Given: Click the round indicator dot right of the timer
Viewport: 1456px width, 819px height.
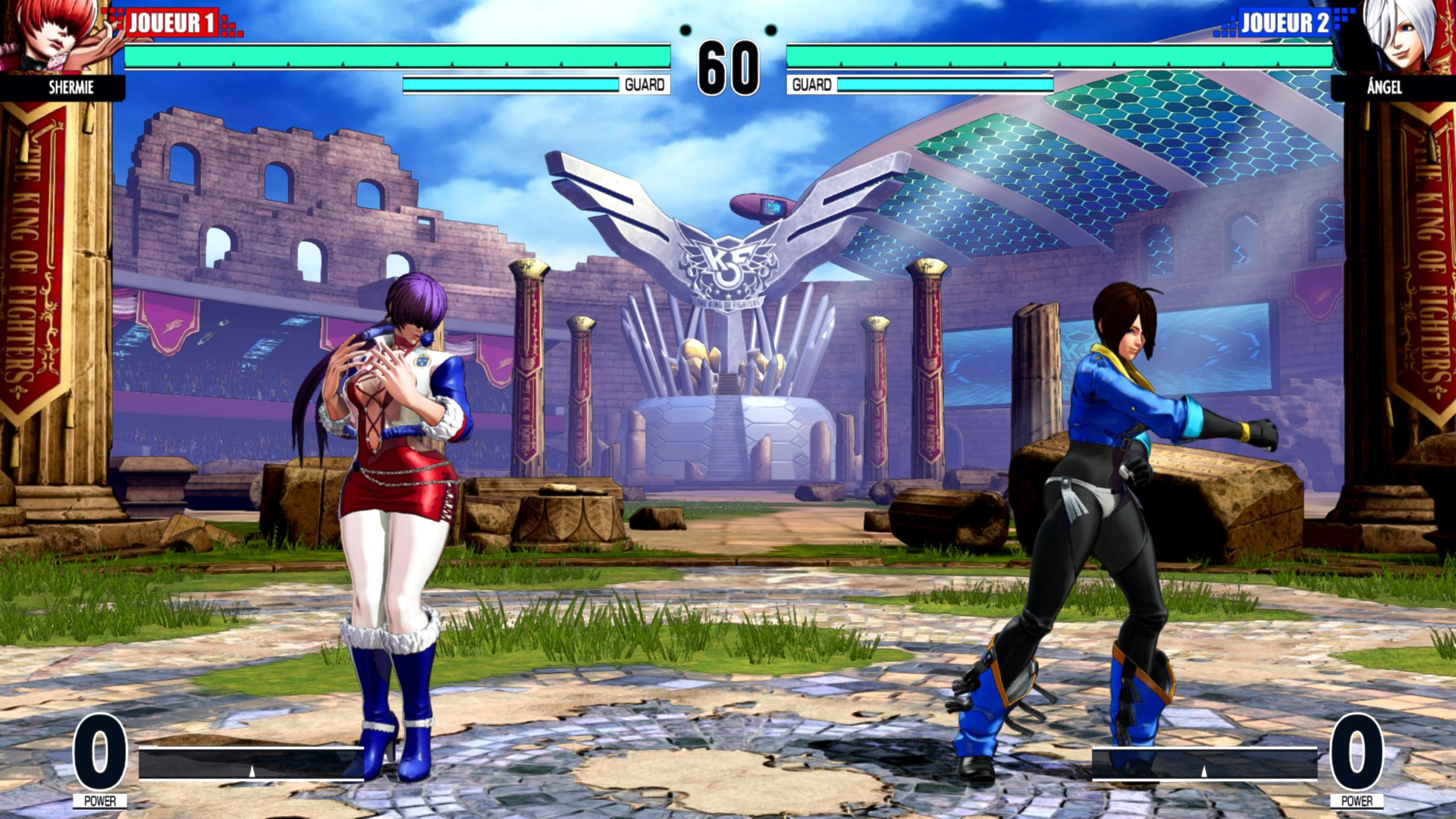Looking at the screenshot, I should point(773,32).
